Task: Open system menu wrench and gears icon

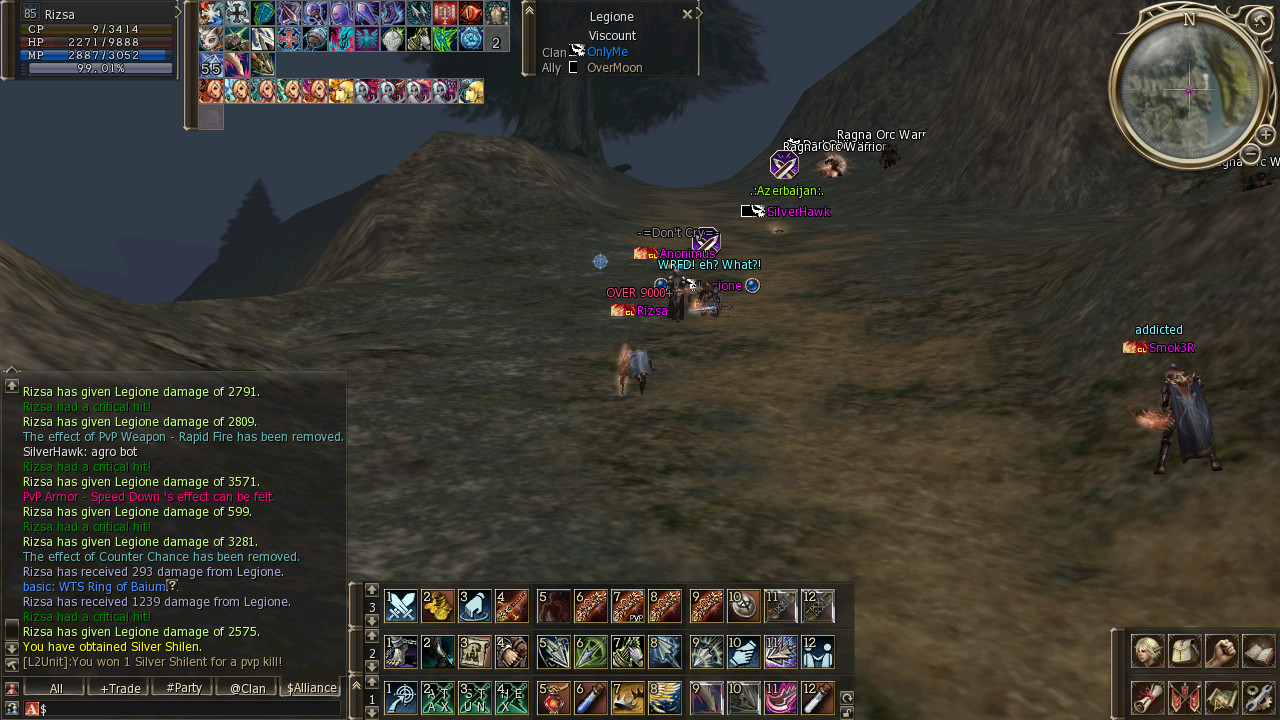Action: tap(1259, 697)
